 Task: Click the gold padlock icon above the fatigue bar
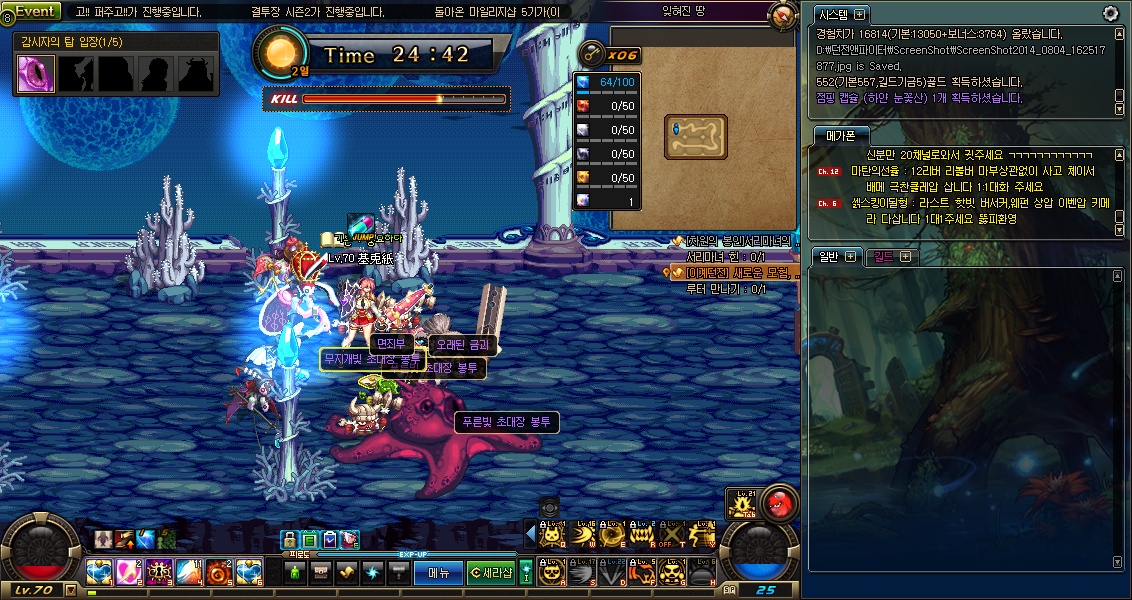click(x=290, y=540)
